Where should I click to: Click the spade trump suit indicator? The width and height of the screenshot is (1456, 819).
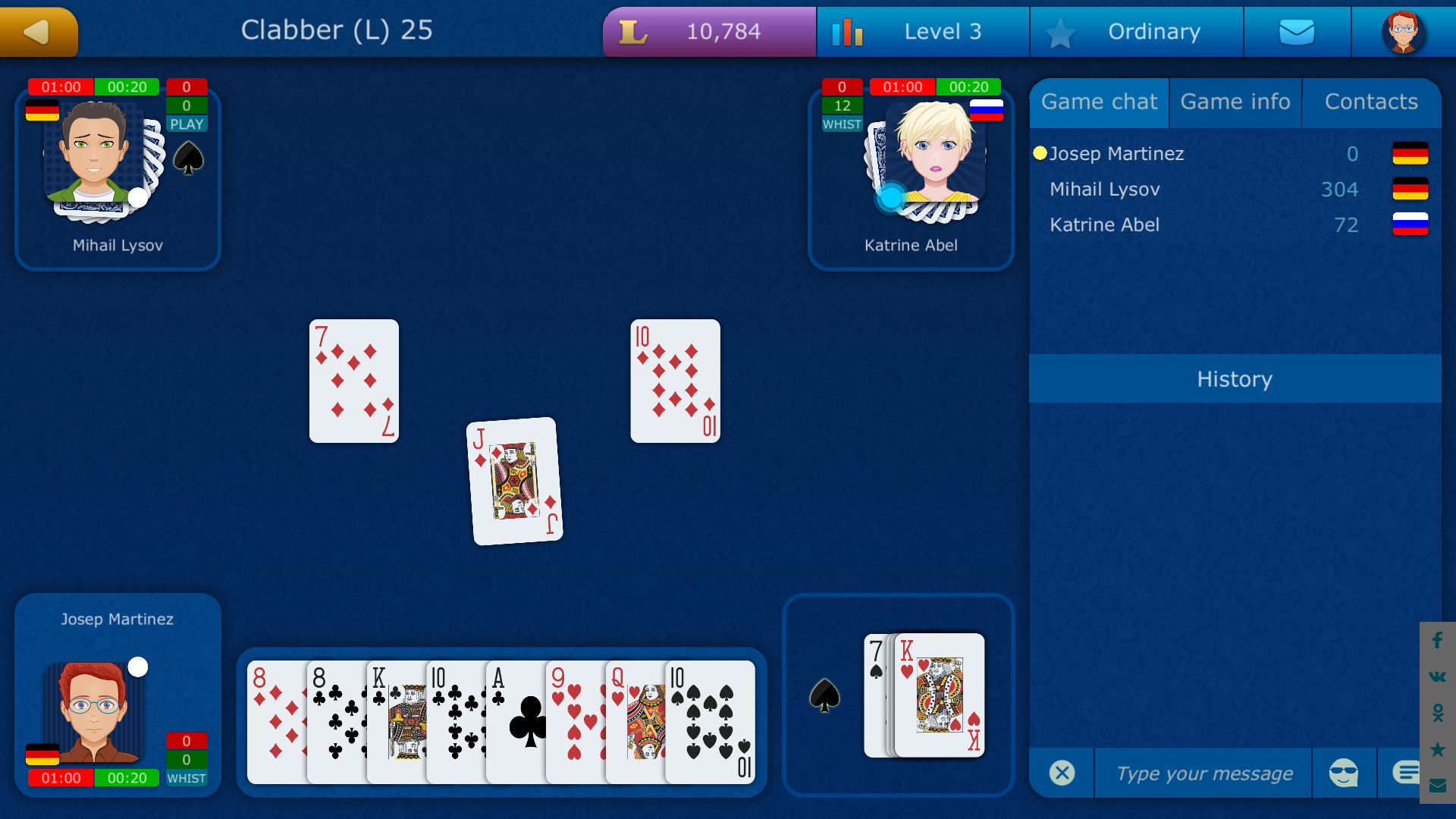click(825, 695)
